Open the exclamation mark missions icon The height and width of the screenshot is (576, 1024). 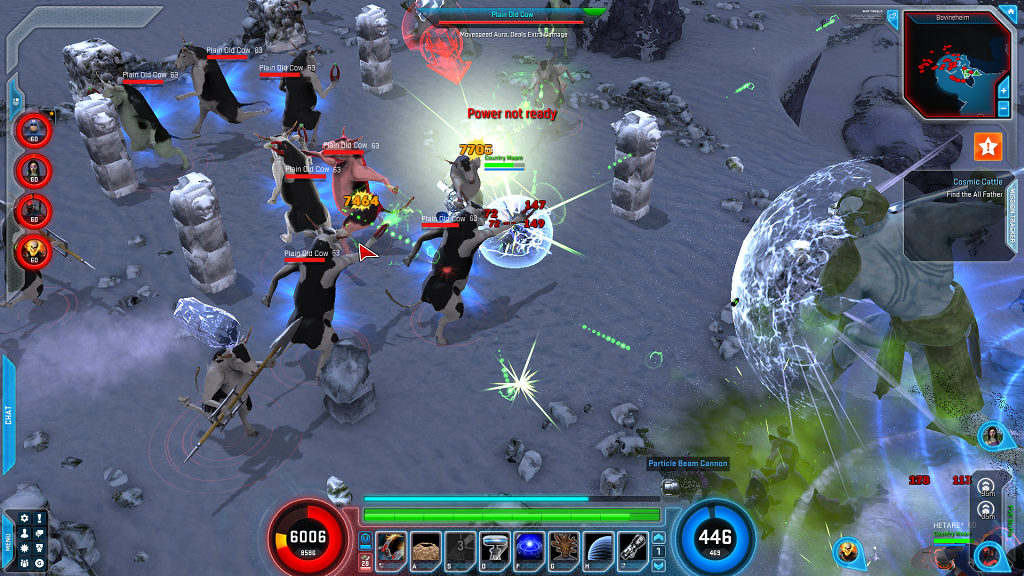tap(39, 518)
